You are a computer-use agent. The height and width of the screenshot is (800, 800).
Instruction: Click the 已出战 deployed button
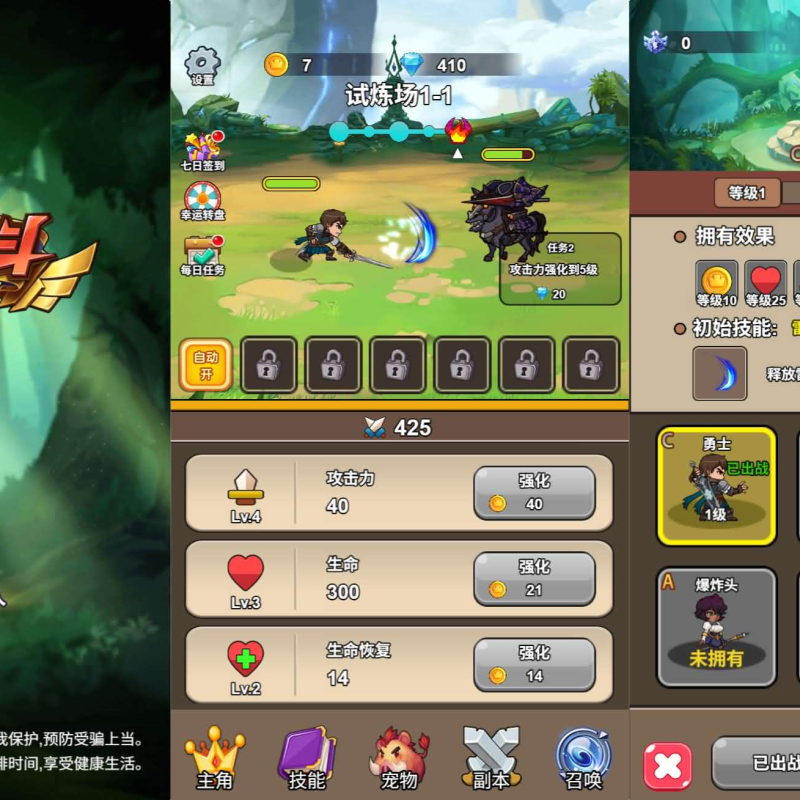tap(760, 764)
